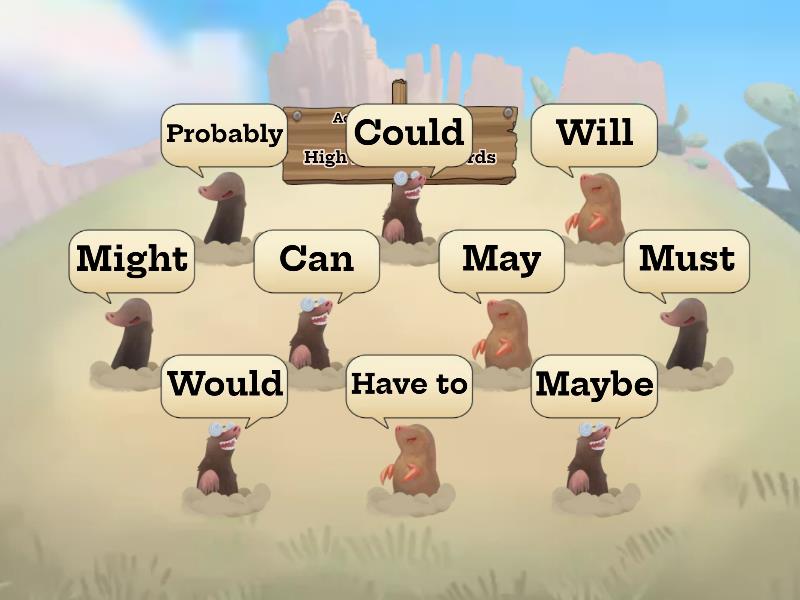
Task: Select the "Probably" speech bubble
Action: pos(224,134)
